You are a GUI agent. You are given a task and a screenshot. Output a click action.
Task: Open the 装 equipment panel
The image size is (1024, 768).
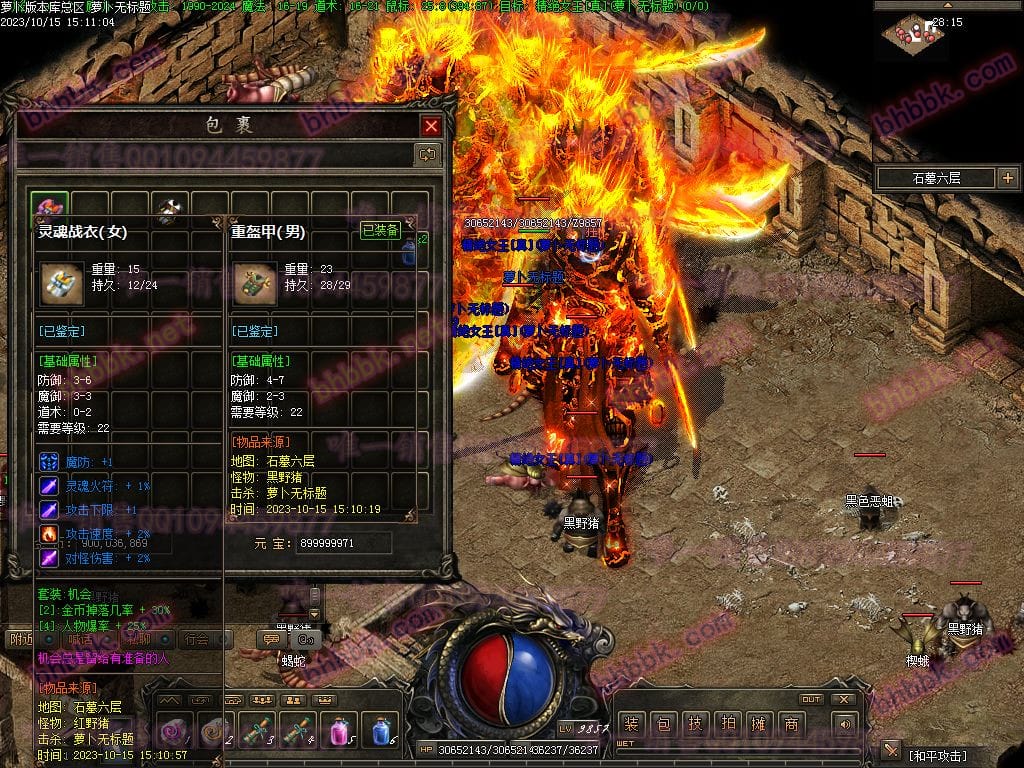(631, 725)
